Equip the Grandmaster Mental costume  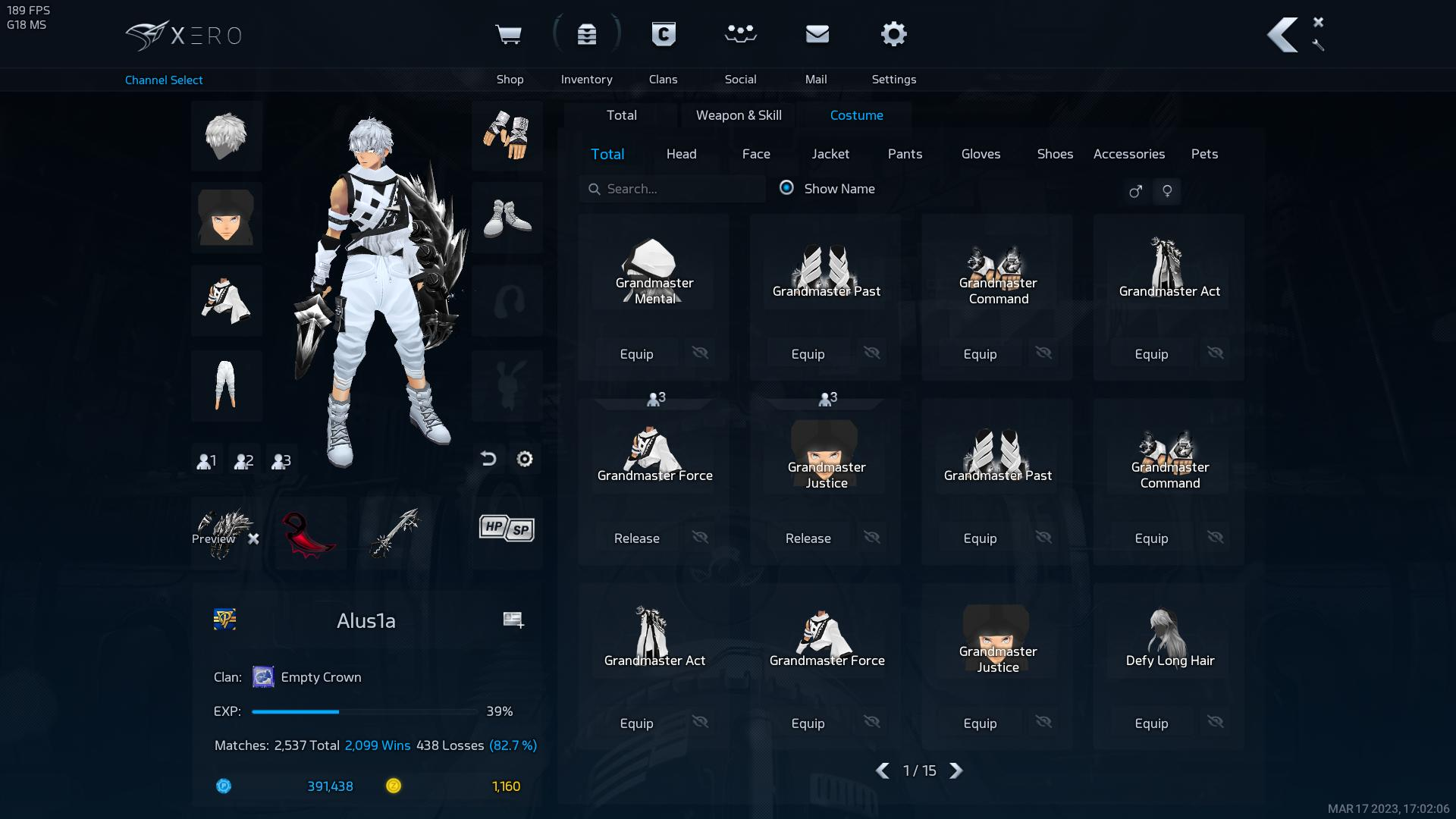(636, 354)
